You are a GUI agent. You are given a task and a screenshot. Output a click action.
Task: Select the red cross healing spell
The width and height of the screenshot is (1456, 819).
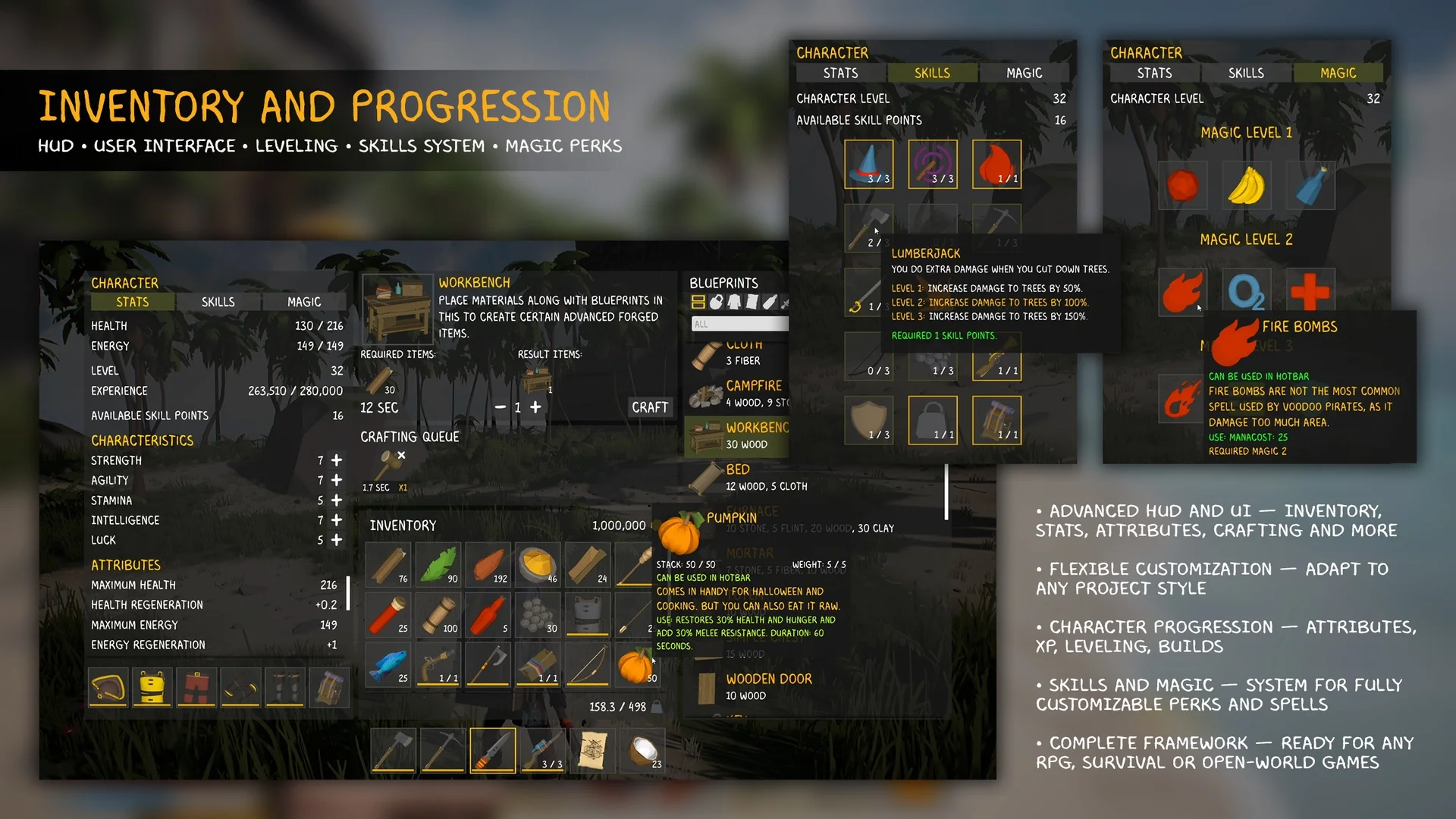point(1310,291)
